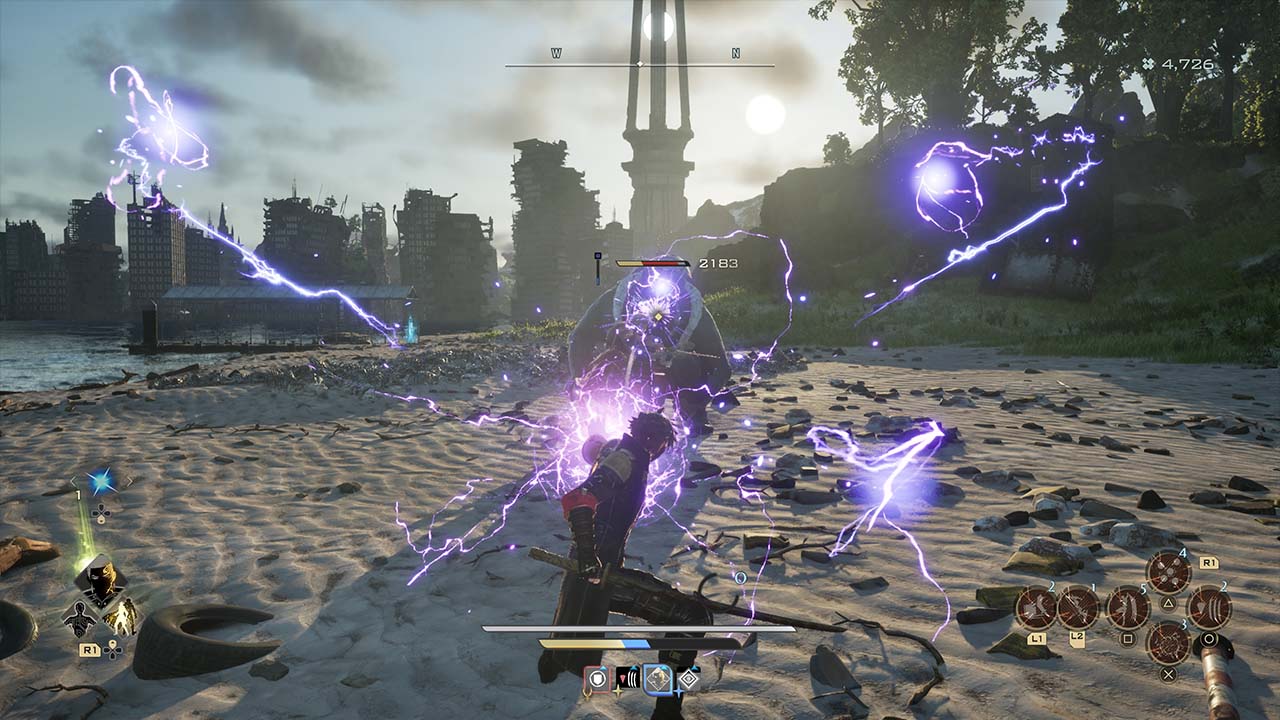Select the hooded character portrait

click(99, 579)
